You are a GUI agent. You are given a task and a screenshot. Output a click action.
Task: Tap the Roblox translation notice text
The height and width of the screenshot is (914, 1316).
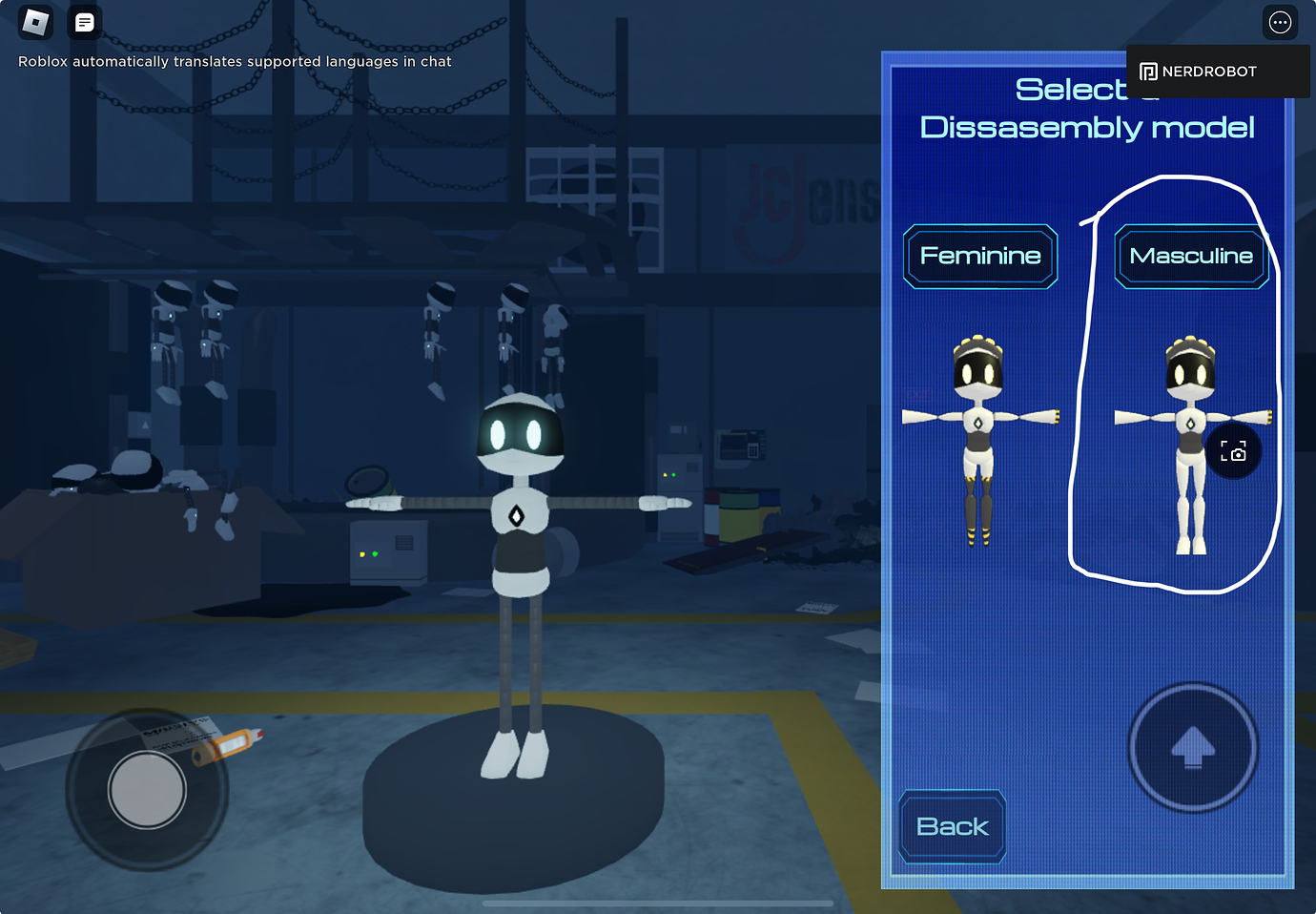tap(235, 61)
